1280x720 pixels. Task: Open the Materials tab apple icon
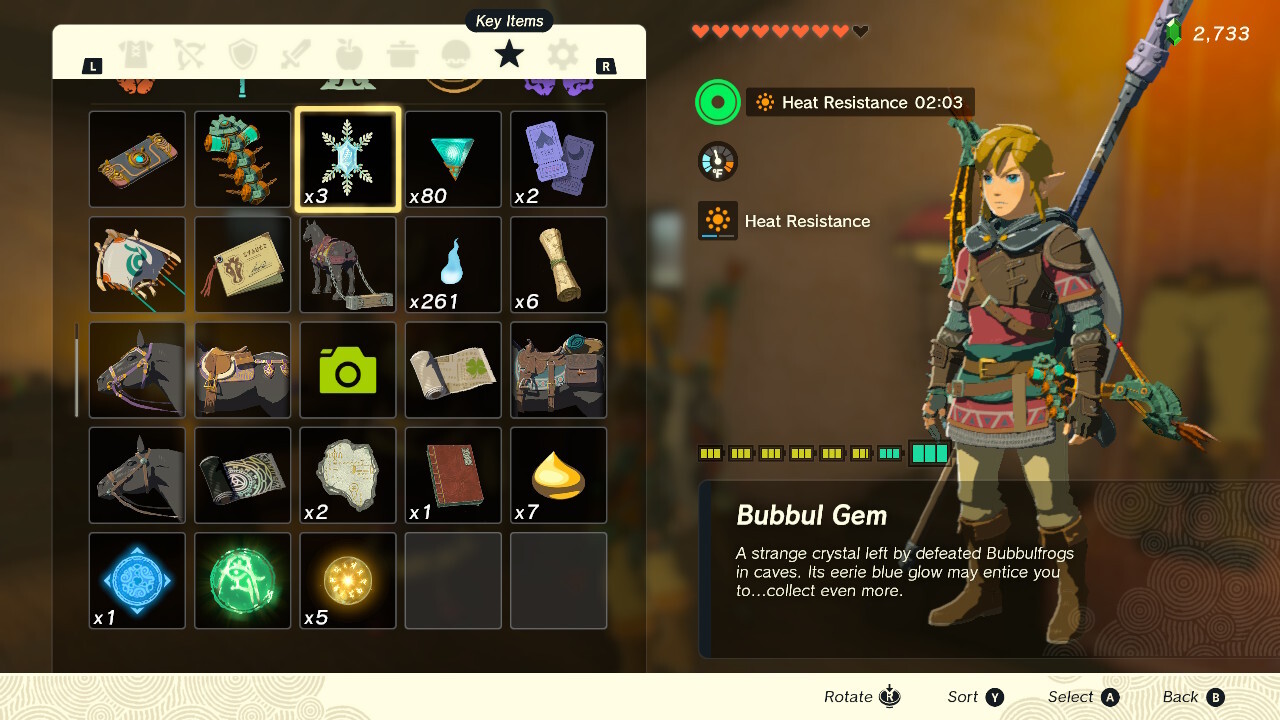348,56
